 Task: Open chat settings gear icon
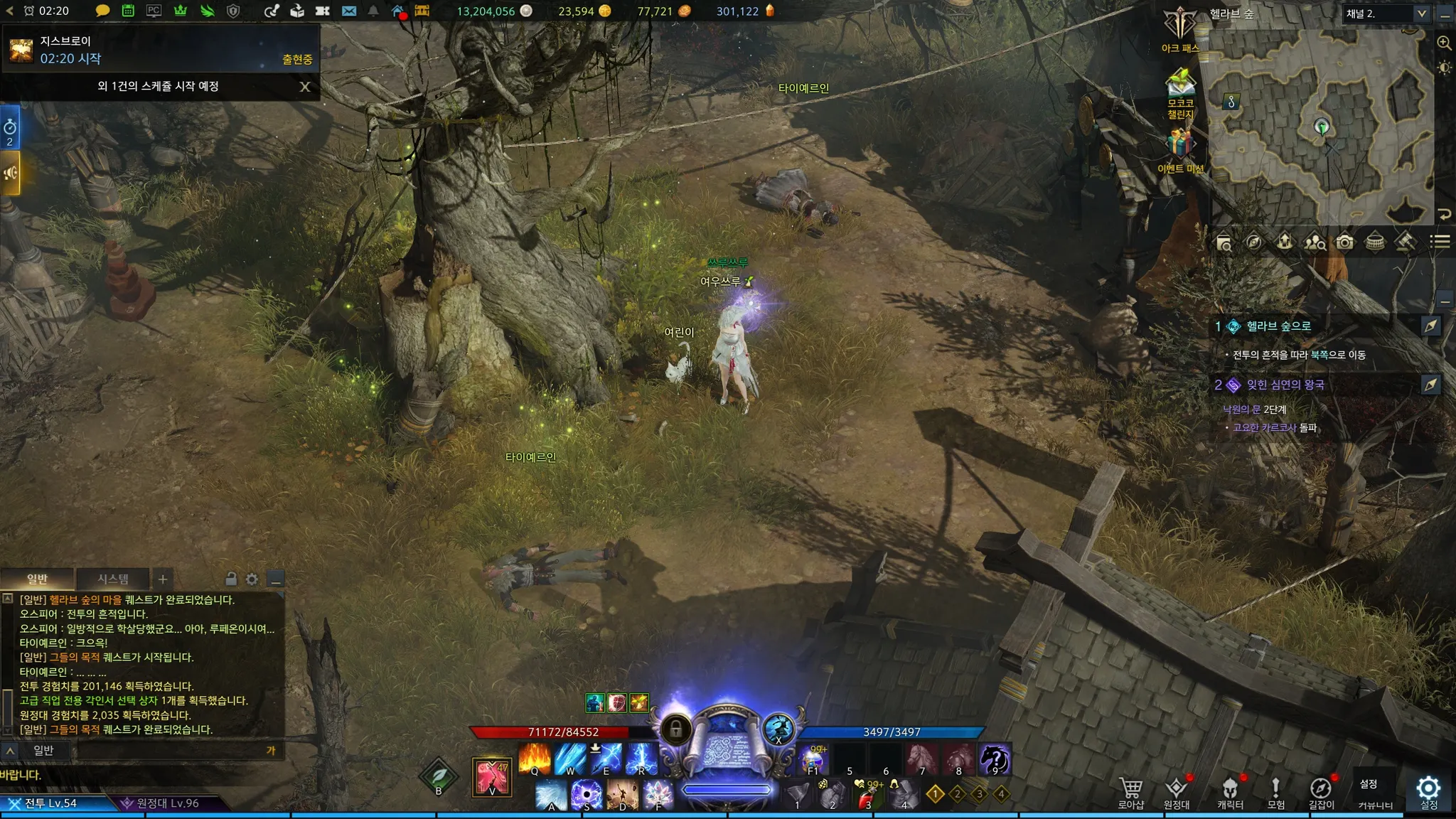point(252,579)
